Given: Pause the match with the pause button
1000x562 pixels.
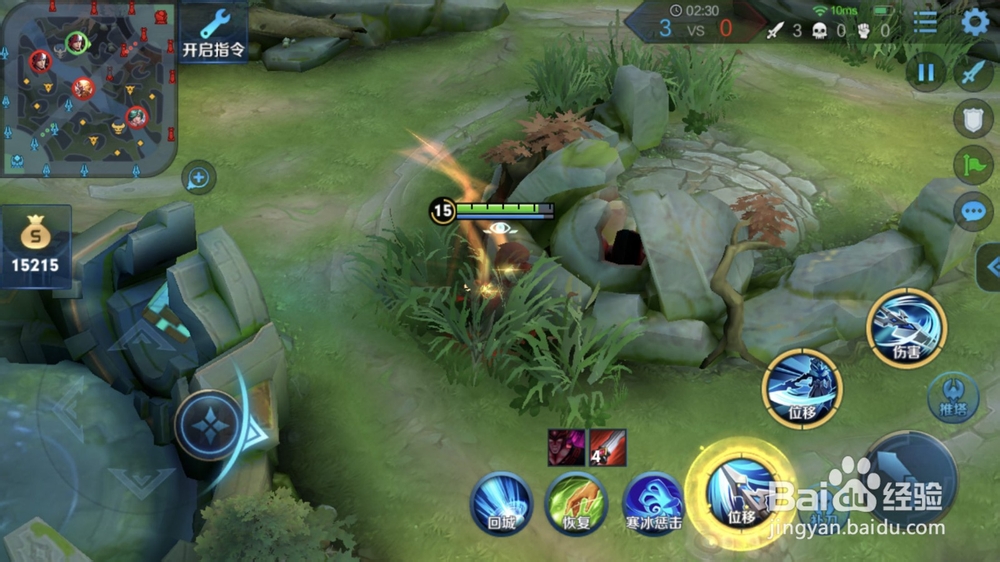Looking at the screenshot, I should pyautogui.click(x=926, y=72).
